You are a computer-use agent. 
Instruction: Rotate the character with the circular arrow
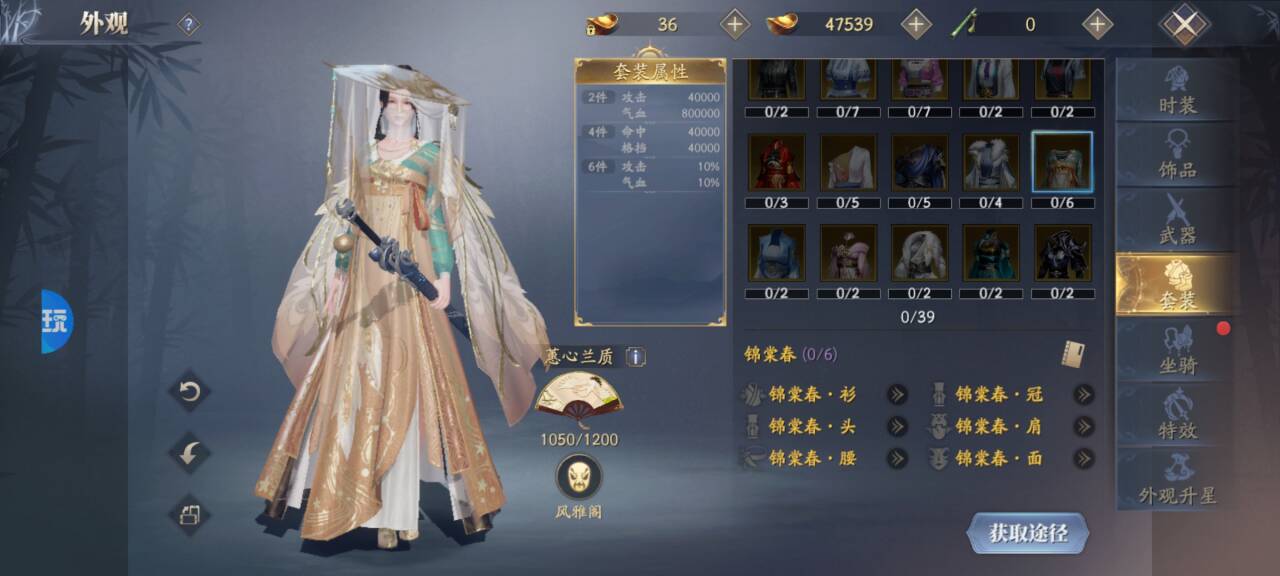tap(189, 391)
